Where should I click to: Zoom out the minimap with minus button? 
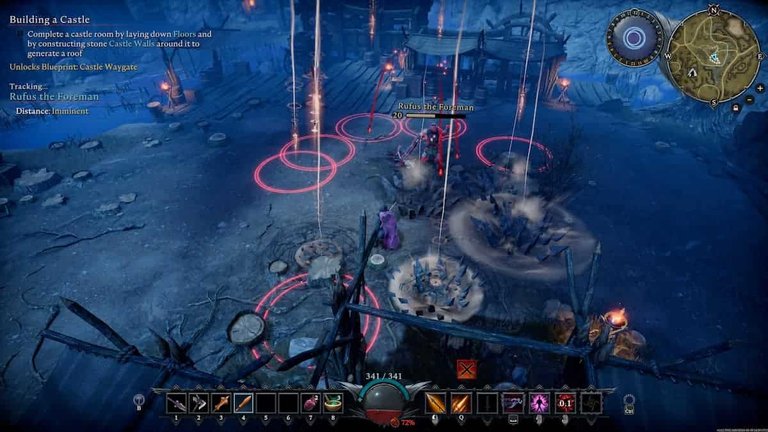click(750, 98)
